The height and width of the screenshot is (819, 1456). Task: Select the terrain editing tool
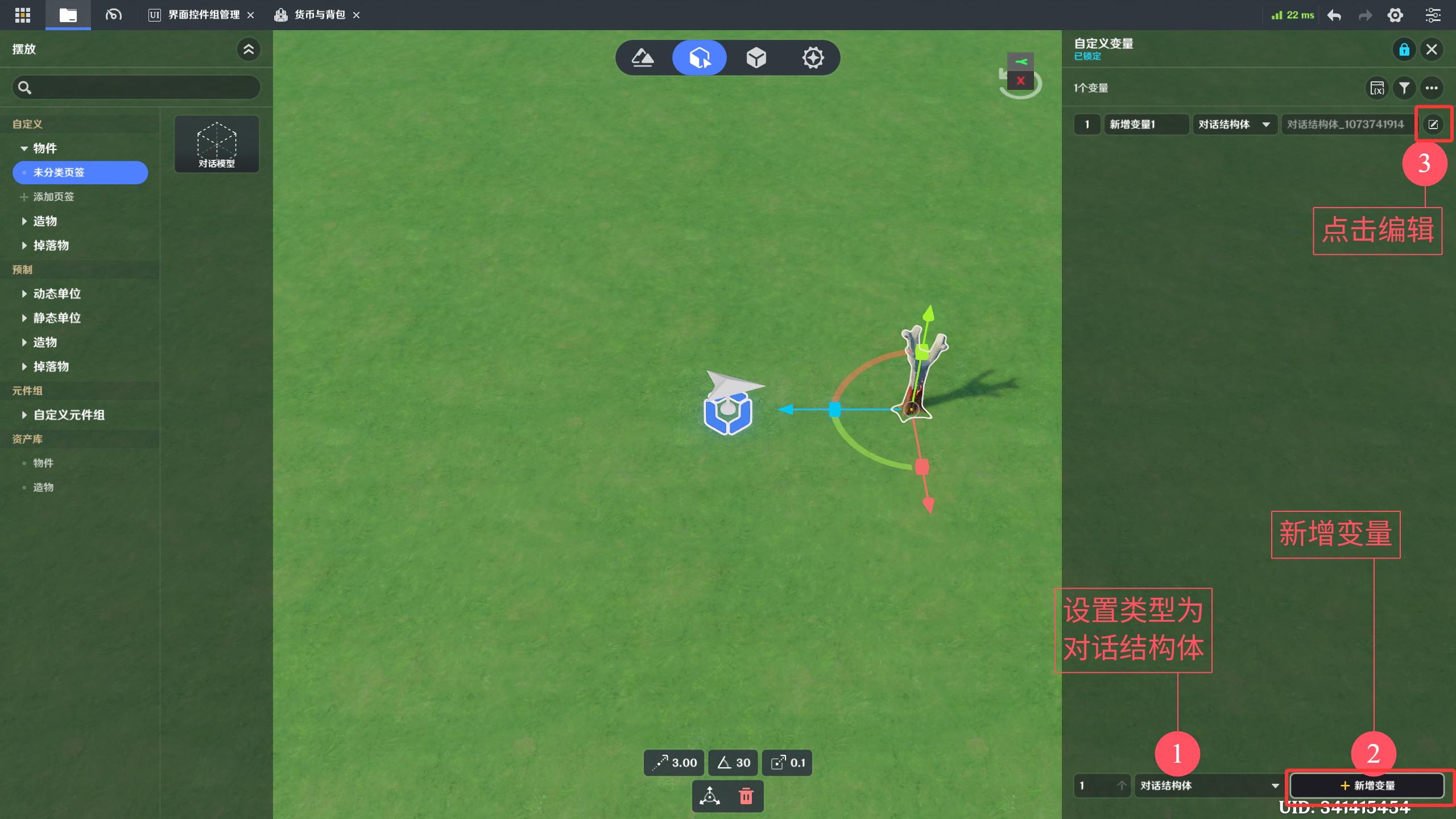(643, 57)
